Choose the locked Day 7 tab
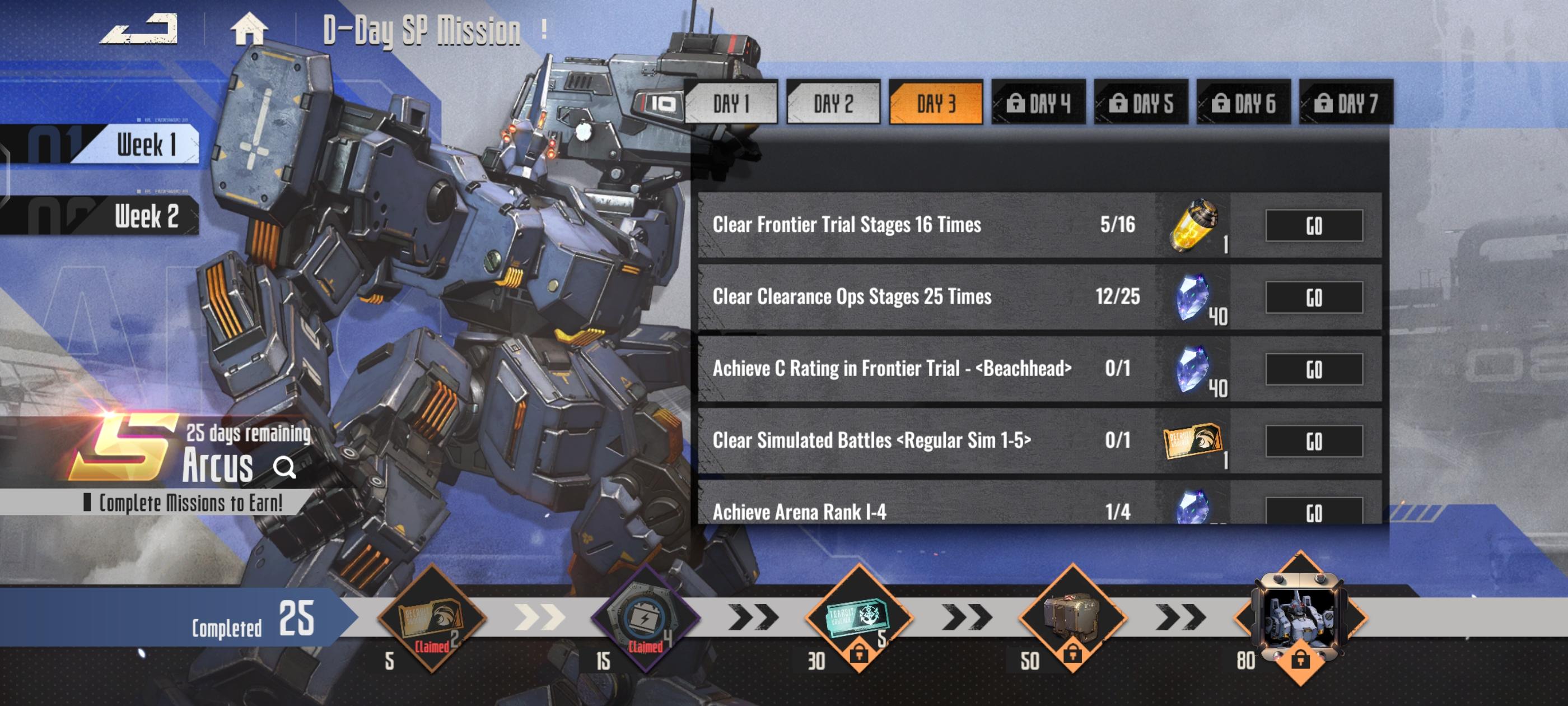Screen dimensions: 1568x706 pyautogui.click(x=1345, y=104)
